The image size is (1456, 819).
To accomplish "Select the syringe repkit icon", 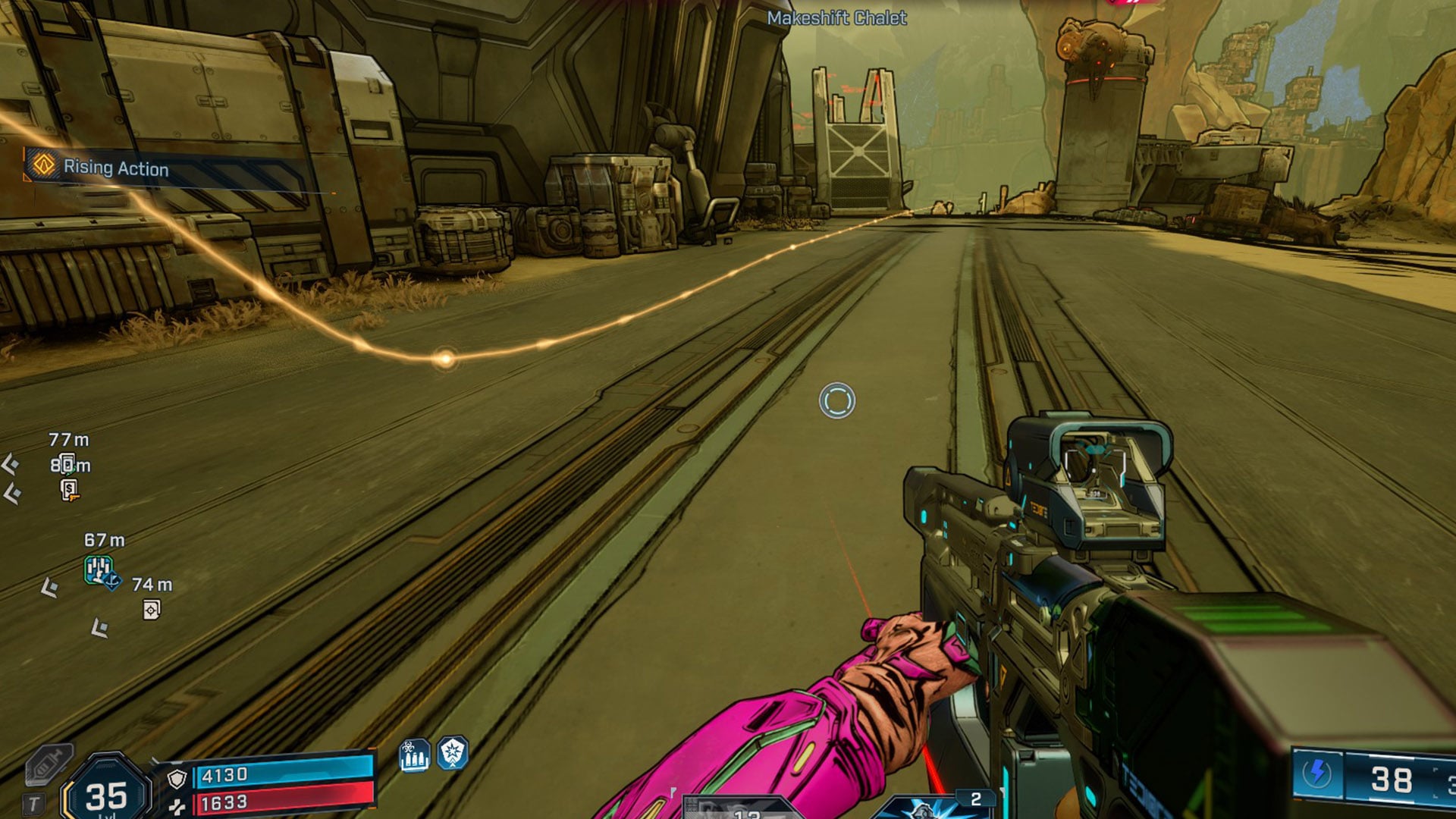I will click(x=48, y=764).
